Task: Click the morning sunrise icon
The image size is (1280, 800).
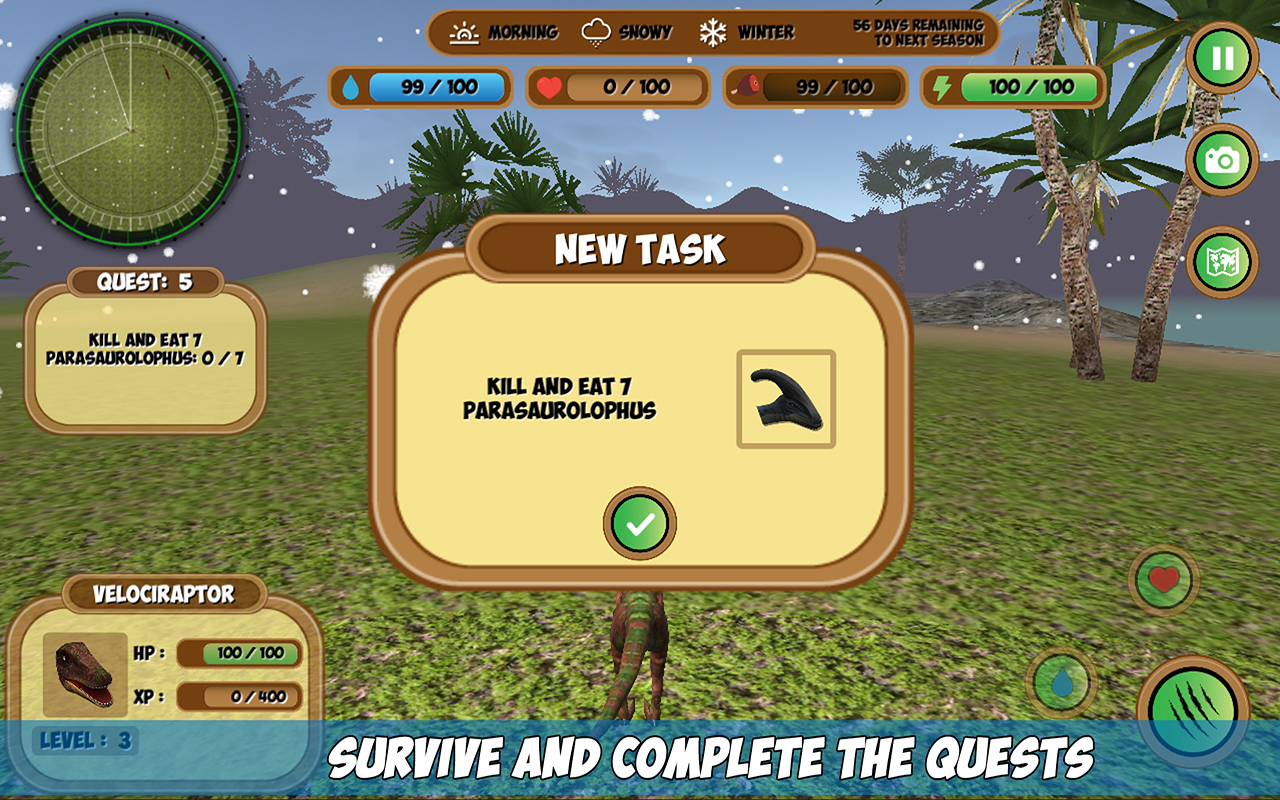Action: (x=466, y=31)
